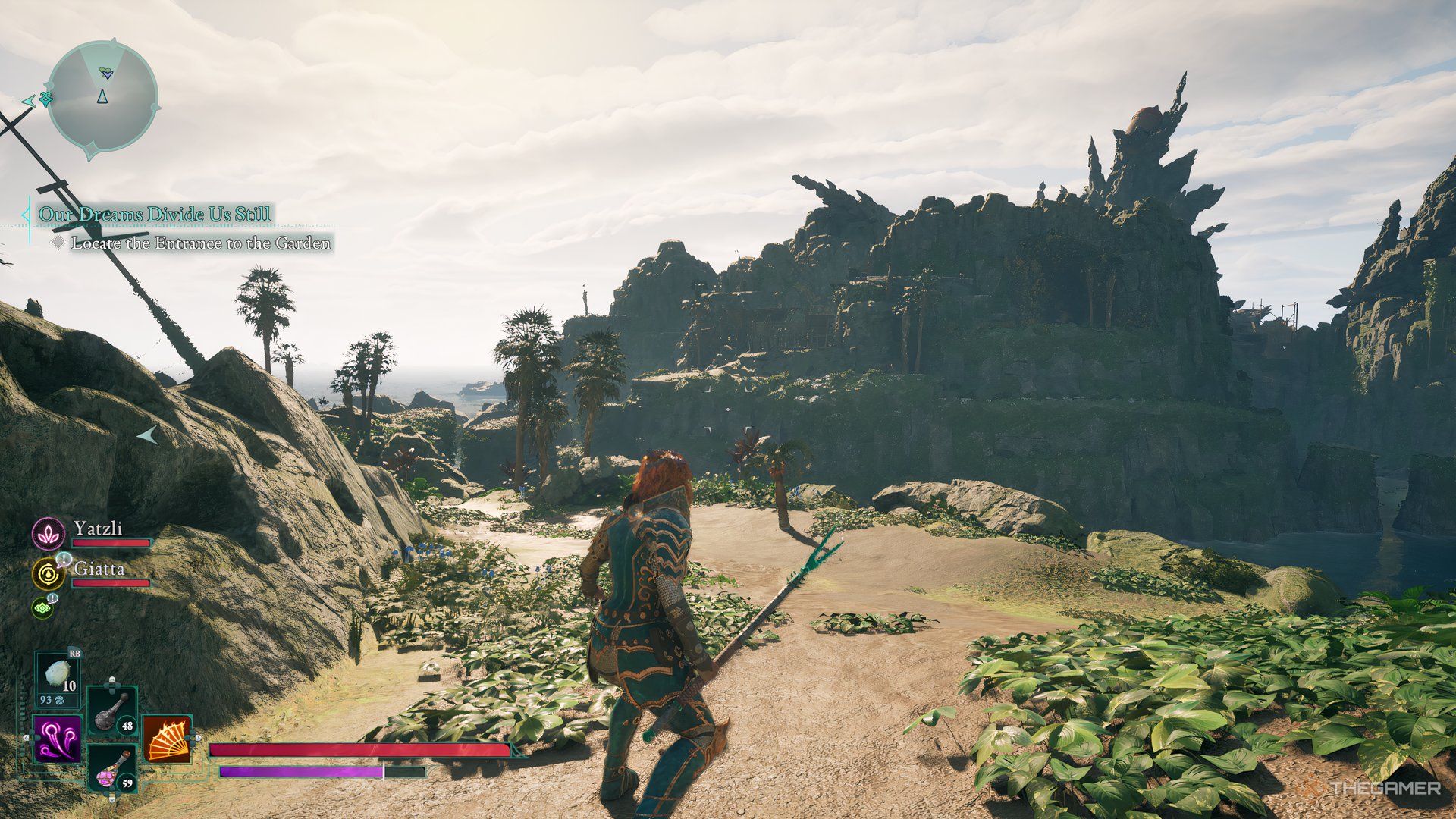Open the Our Dreams Divide Us Still quest
Image resolution: width=1456 pixels, height=819 pixels.
[x=155, y=215]
